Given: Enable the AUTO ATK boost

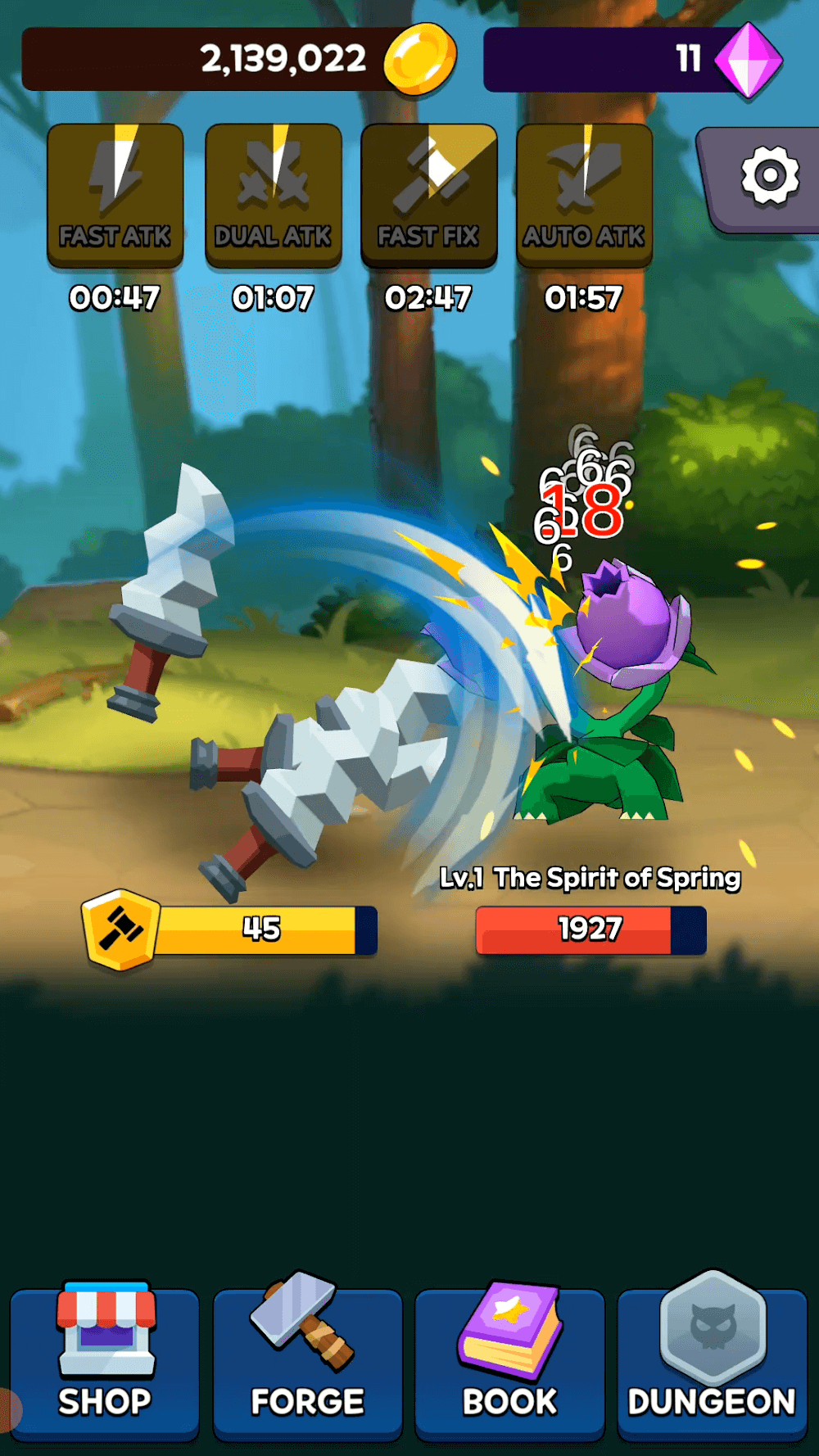Looking at the screenshot, I should [584, 195].
